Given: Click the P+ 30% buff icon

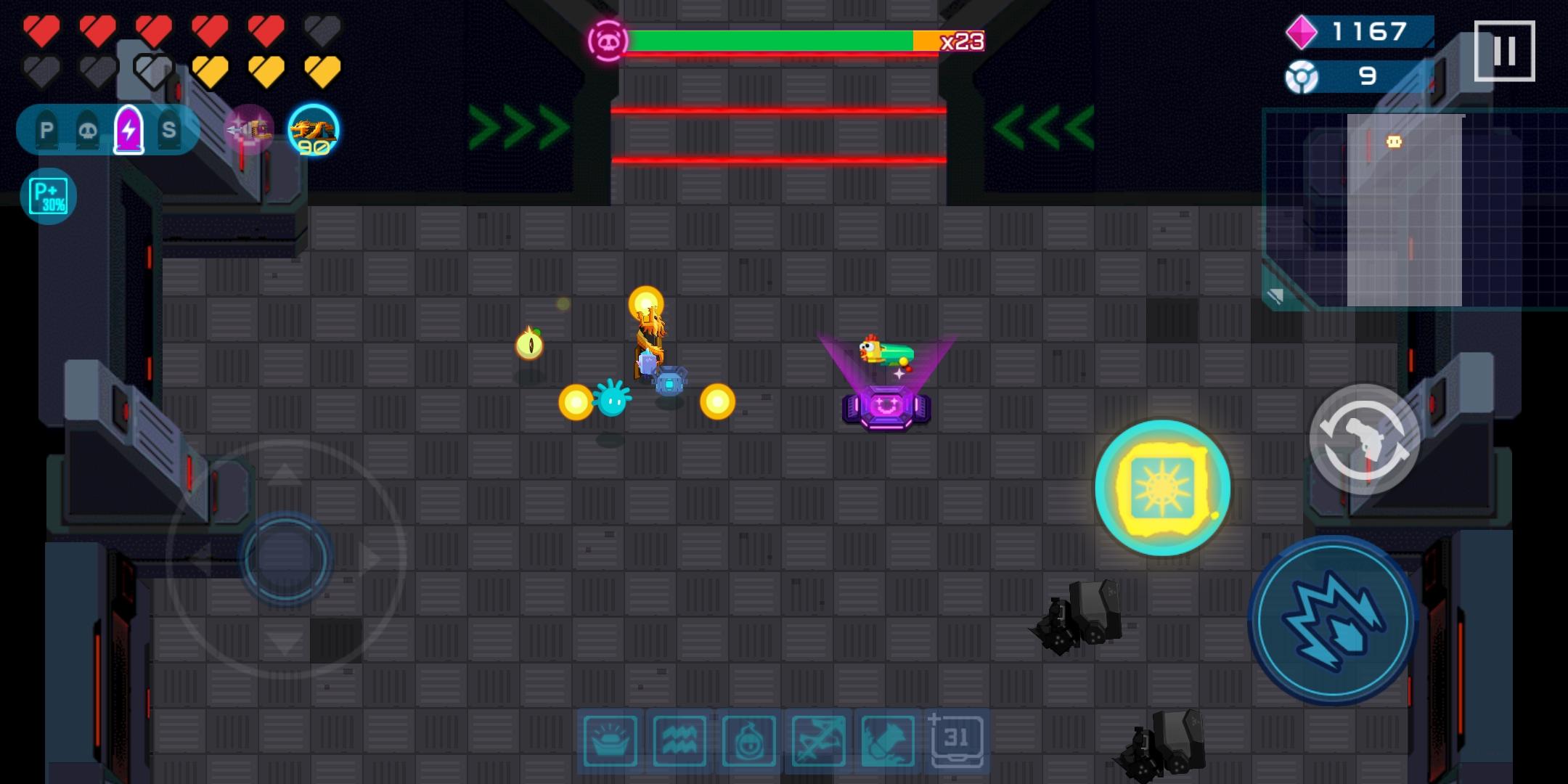Looking at the screenshot, I should point(48,195).
